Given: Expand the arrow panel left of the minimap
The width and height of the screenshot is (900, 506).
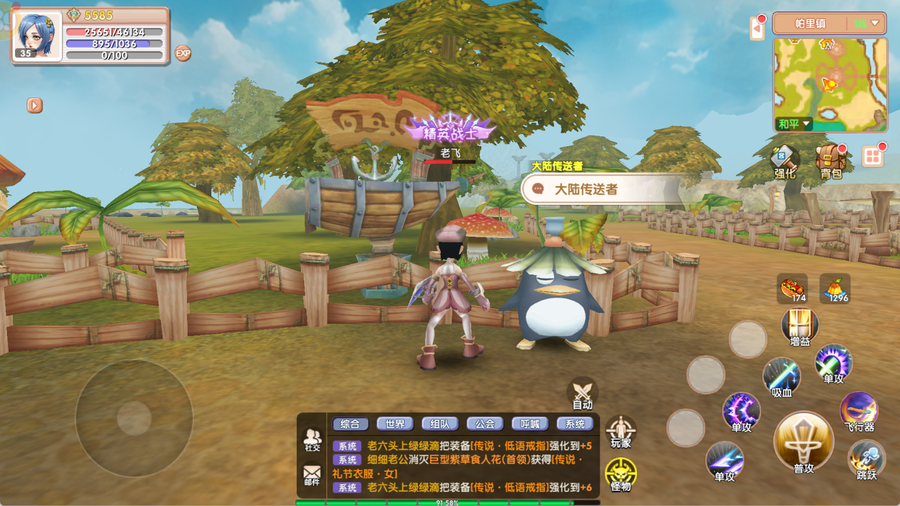Looking at the screenshot, I should click(757, 27).
